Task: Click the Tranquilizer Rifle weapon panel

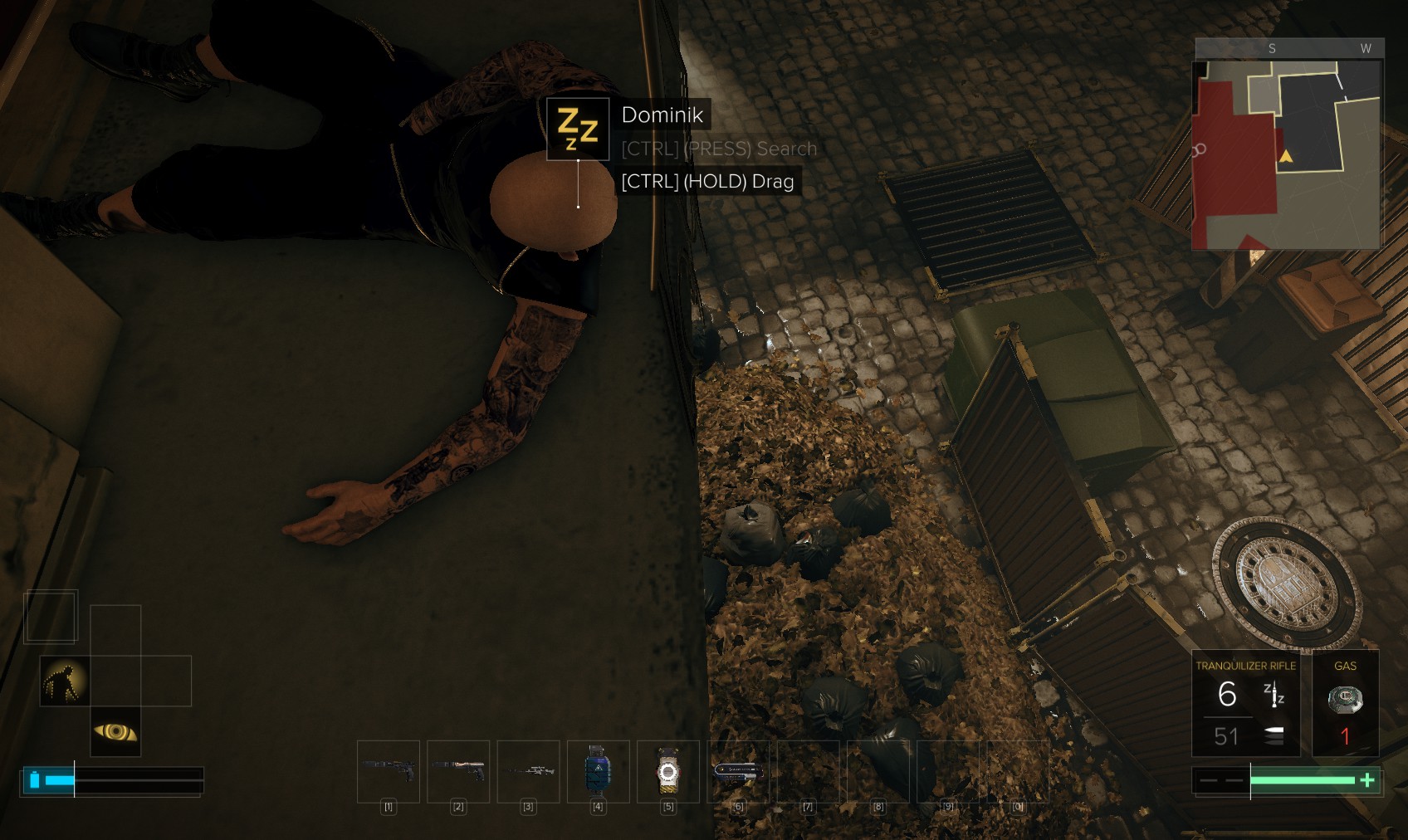Action: tap(1245, 703)
